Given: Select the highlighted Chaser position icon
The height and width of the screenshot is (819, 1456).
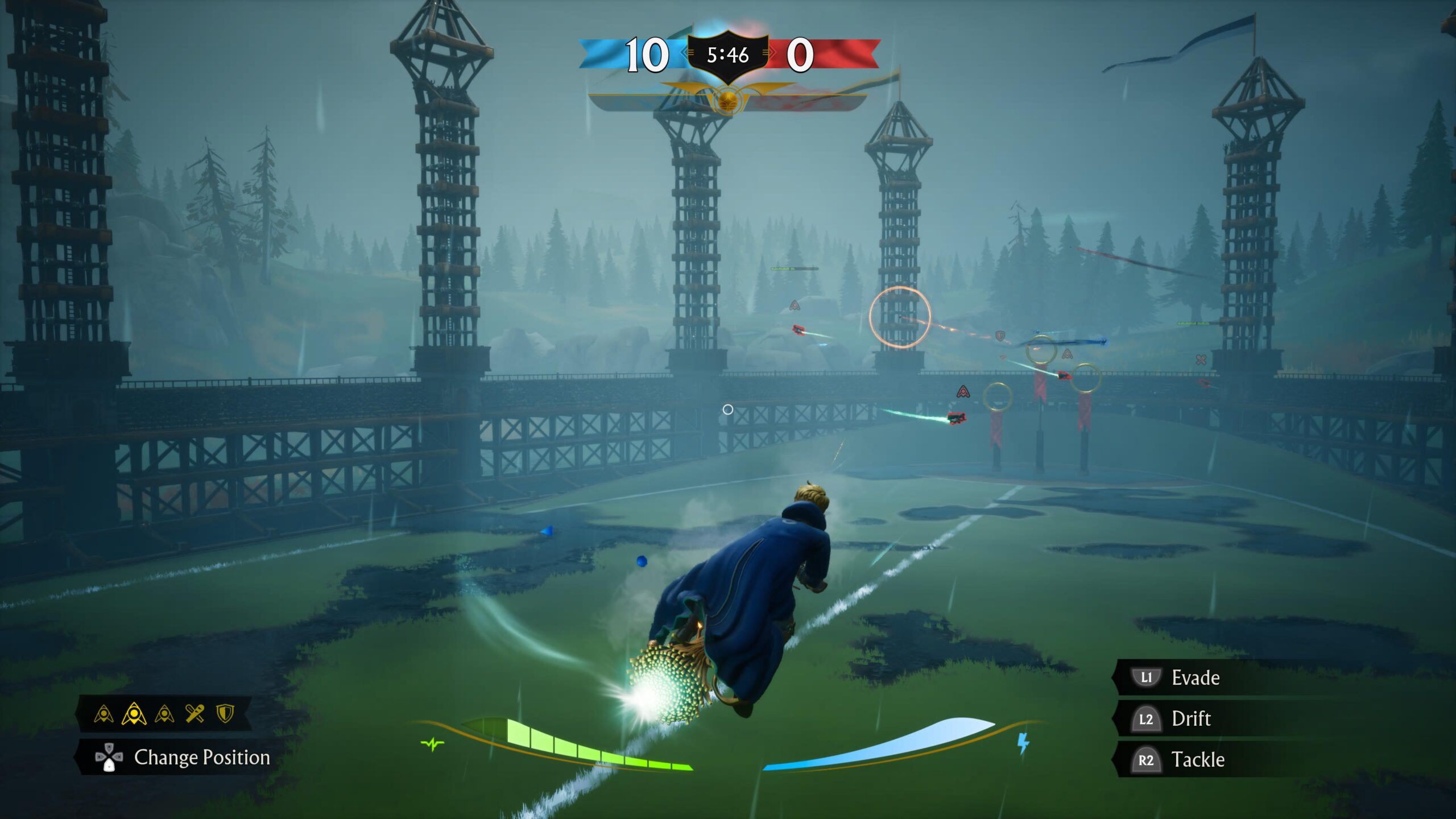Looking at the screenshot, I should point(134,714).
